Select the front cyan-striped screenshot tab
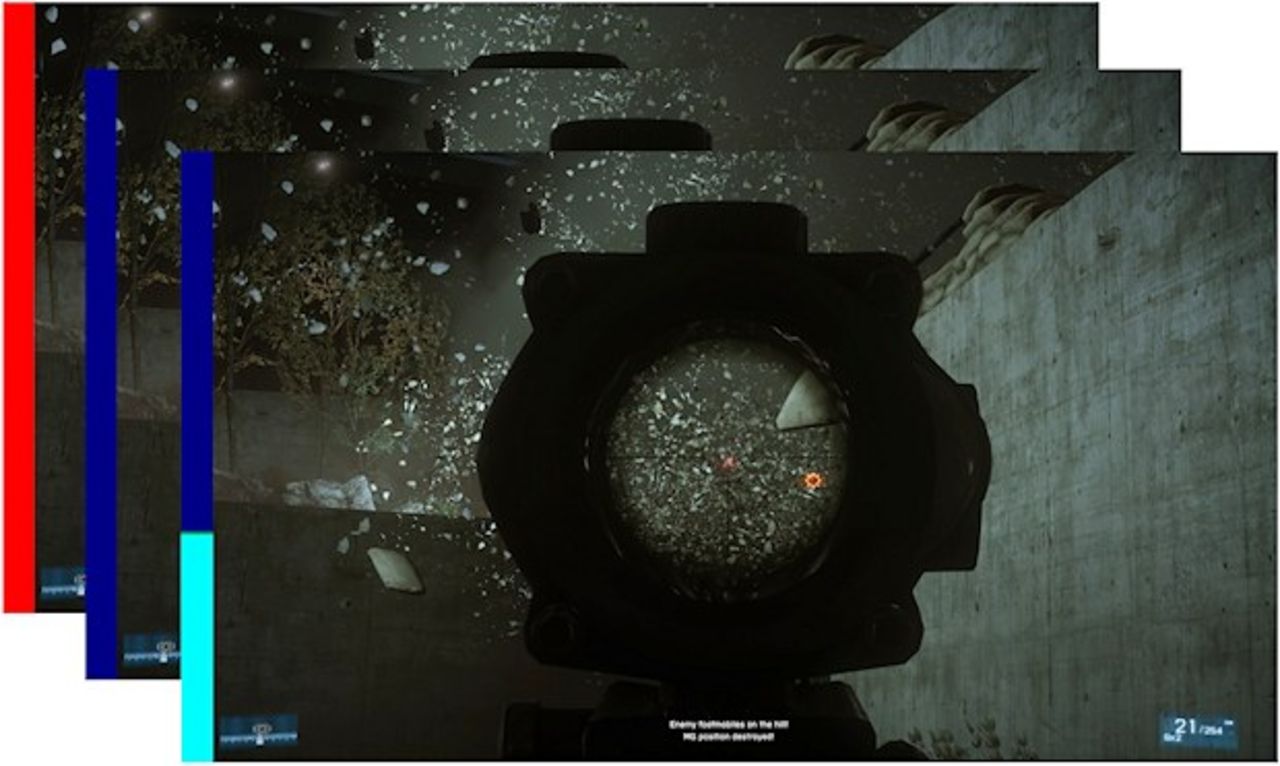Screen dimensions: 1280x766 coord(195,640)
